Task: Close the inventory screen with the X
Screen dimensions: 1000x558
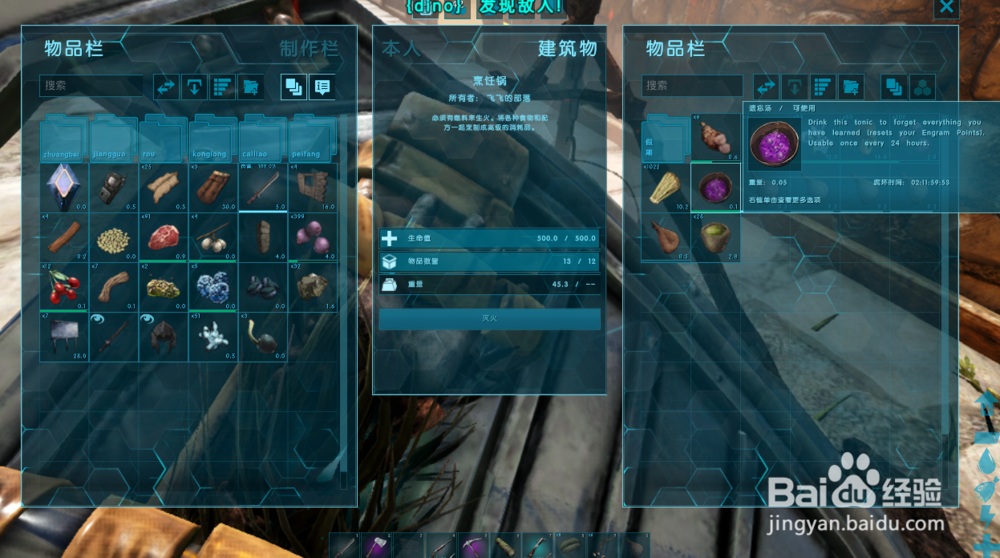Action: [946, 8]
